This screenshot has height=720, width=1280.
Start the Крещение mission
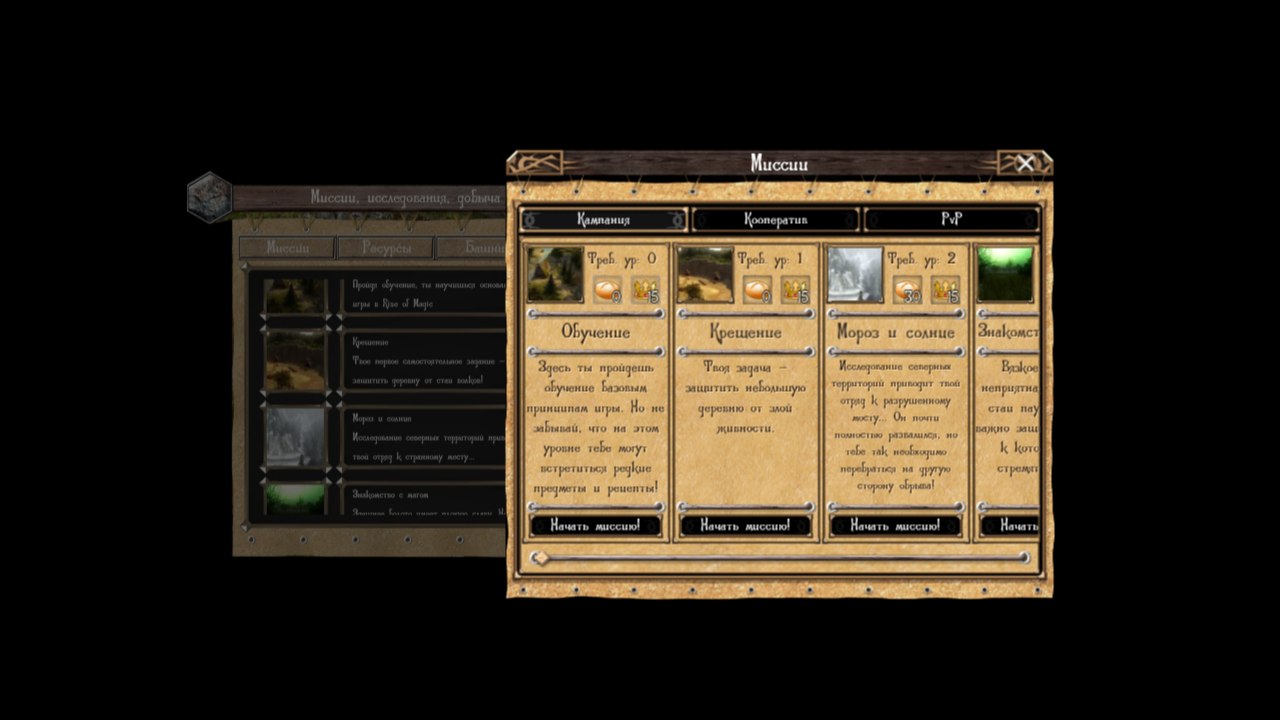click(x=745, y=525)
